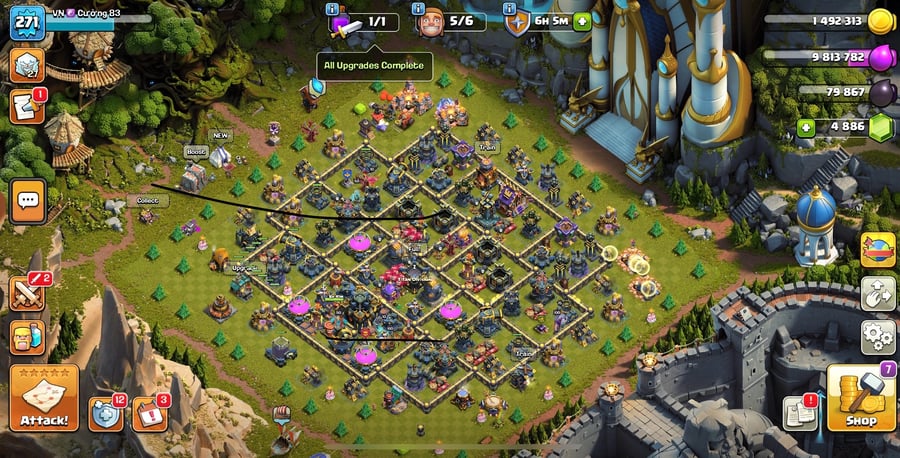Open the shield-plus icon with badge 12
The height and width of the screenshot is (458, 900).
[x=105, y=413]
